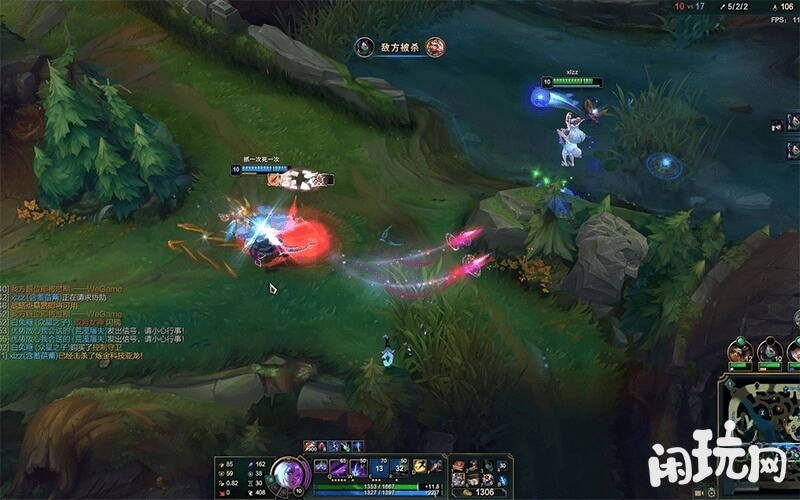Viewport: 800px width, 500px height.
Task: Activate the Q ability icon
Action: (x=338, y=467)
